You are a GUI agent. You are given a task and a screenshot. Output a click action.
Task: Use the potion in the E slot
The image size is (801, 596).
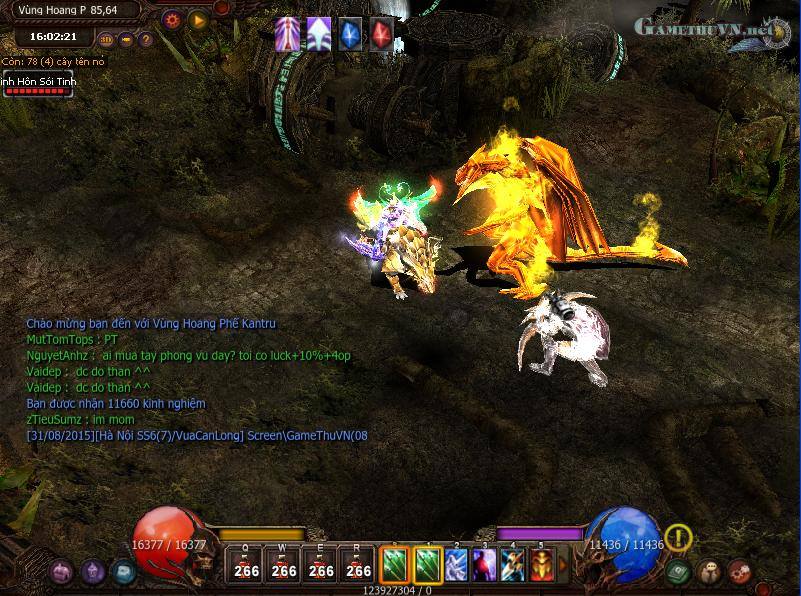point(321,565)
